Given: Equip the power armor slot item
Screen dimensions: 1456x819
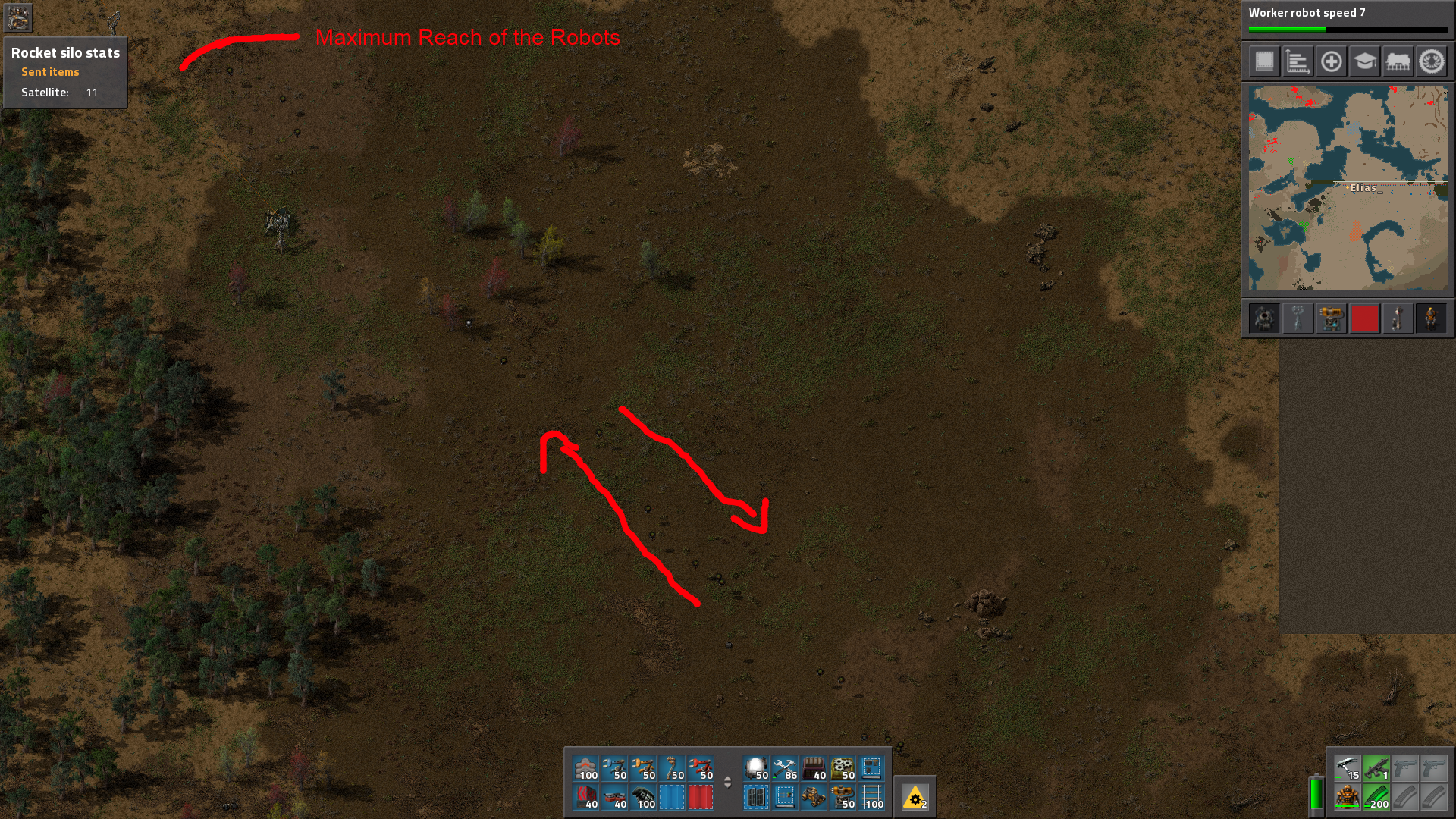Looking at the screenshot, I should pyautogui.click(x=1348, y=798).
